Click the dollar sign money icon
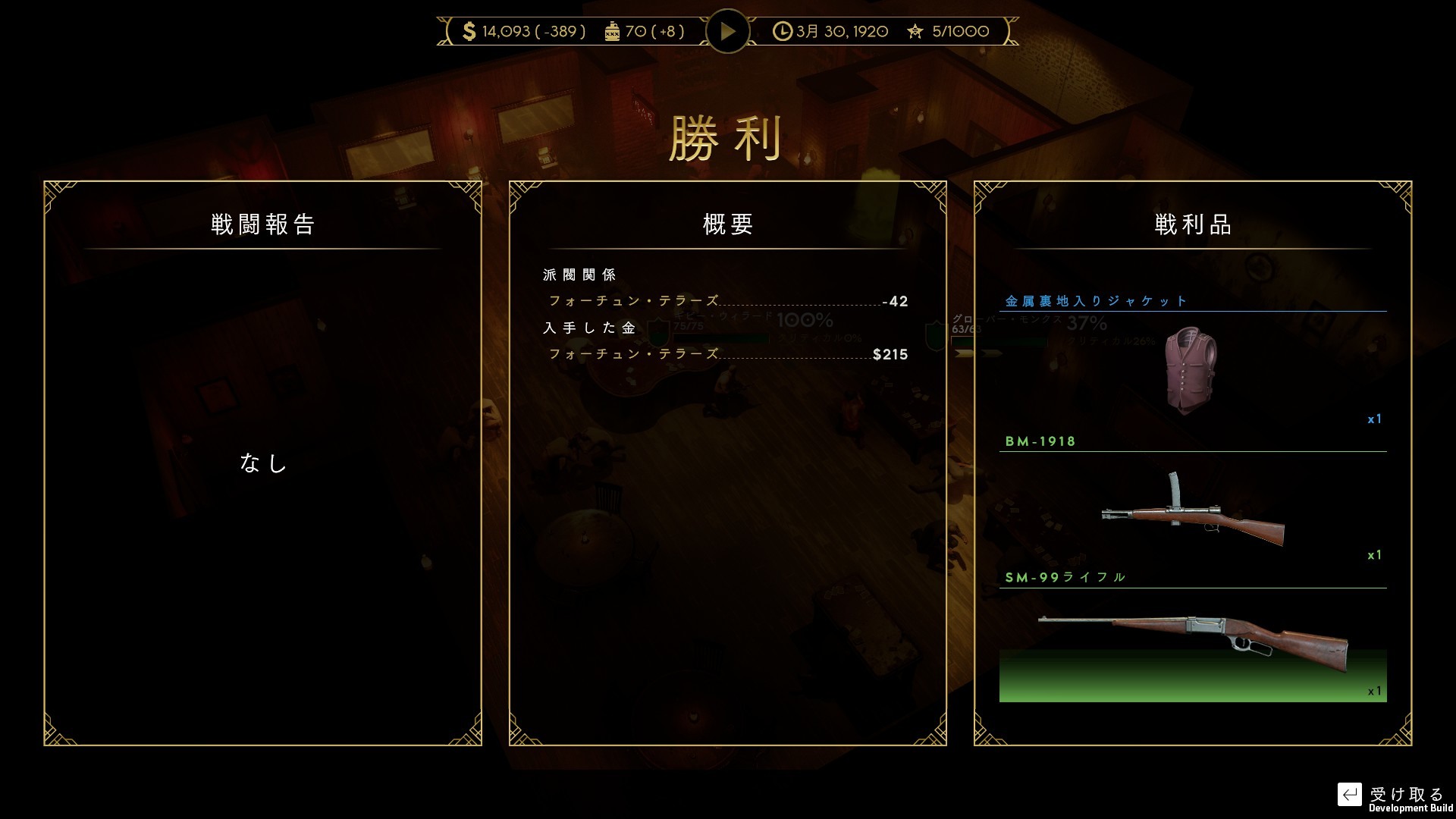Screen dimensions: 1456x819 (468, 31)
